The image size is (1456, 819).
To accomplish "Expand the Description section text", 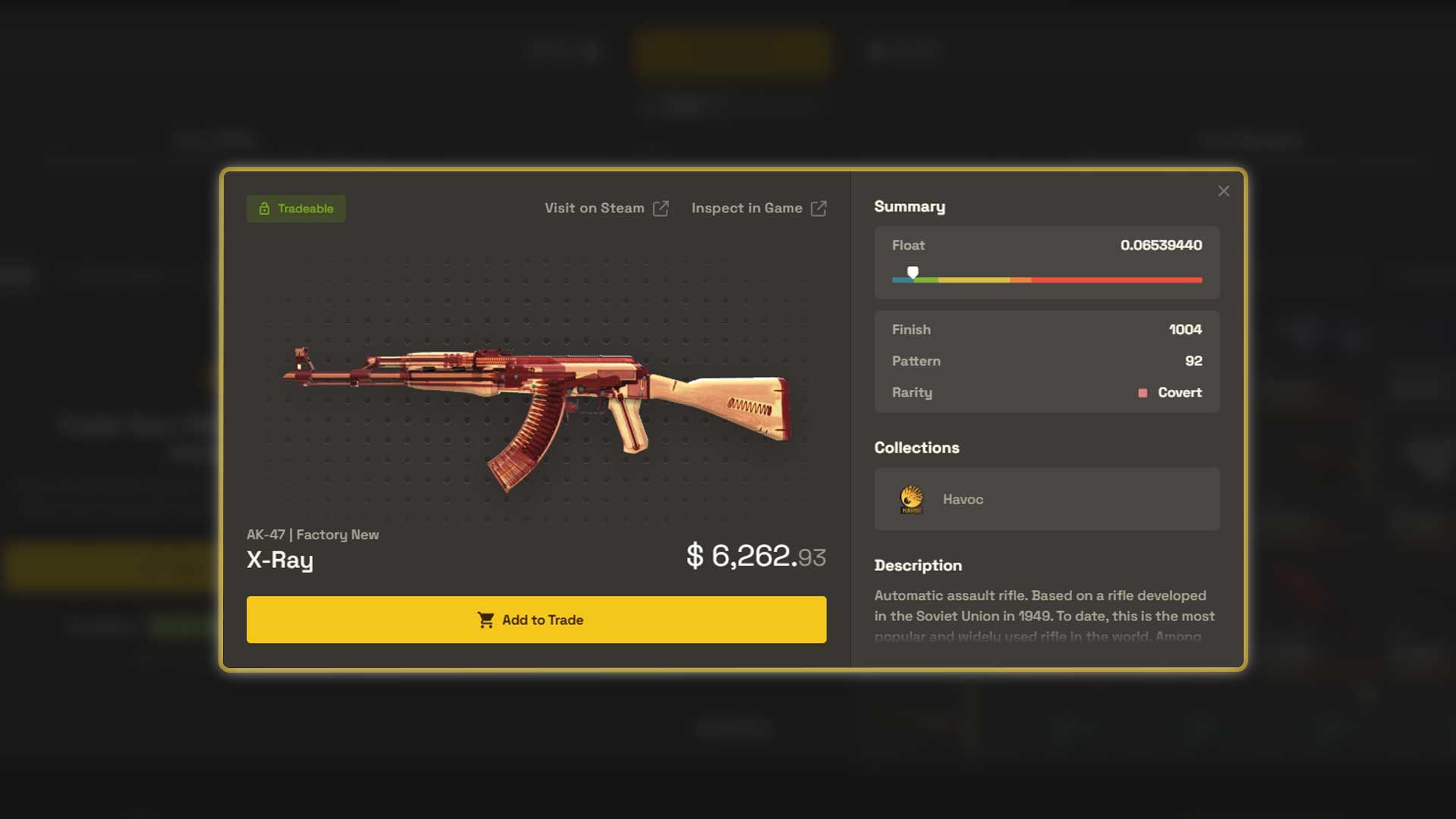I will (x=1045, y=616).
